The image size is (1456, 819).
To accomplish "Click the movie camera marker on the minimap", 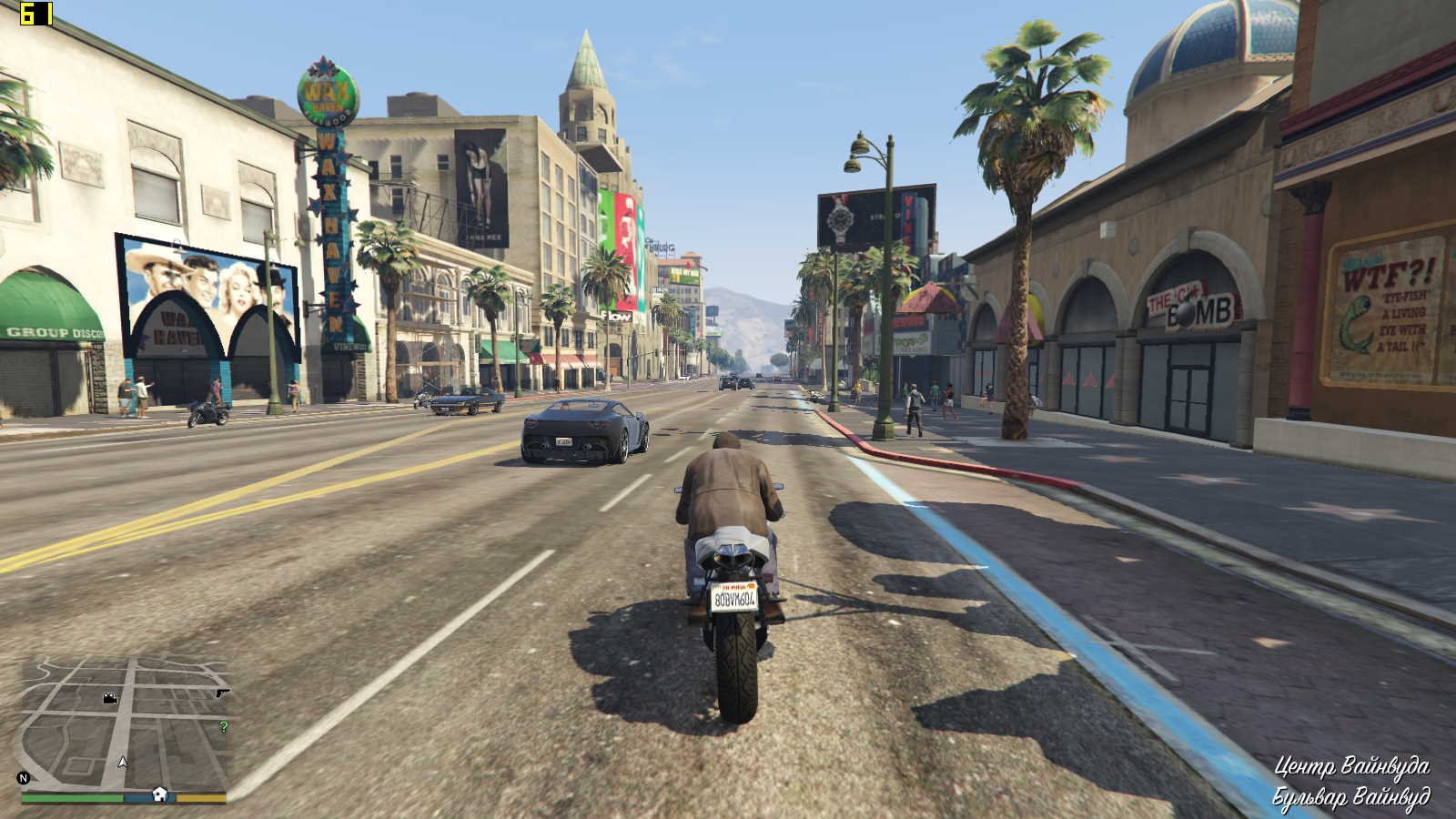I will (109, 699).
